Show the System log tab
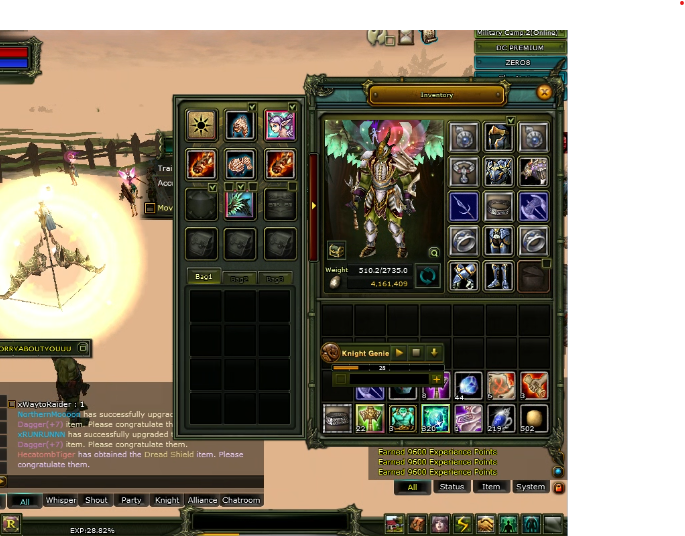This screenshot has height=536, width=685. [530, 487]
